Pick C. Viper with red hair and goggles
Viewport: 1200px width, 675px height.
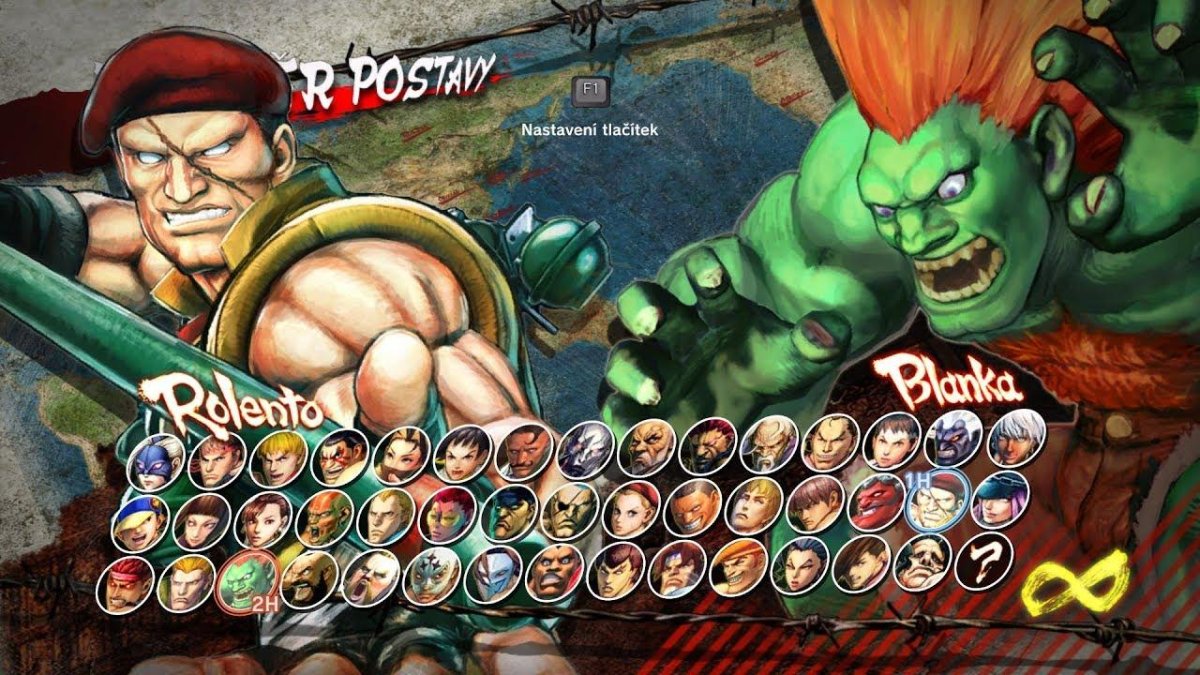(447, 513)
